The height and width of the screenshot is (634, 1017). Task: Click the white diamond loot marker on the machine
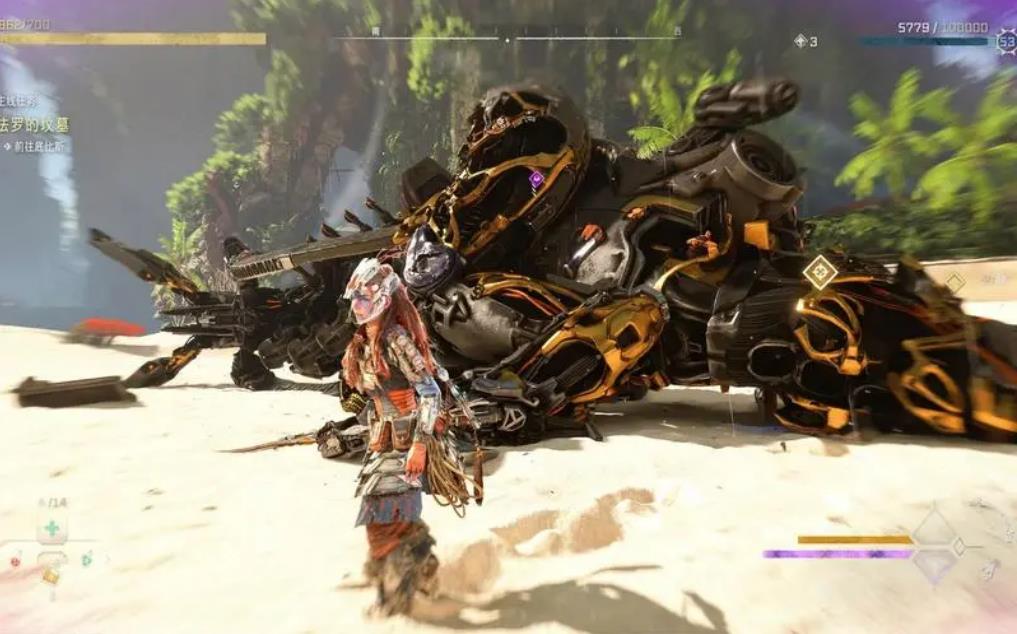821,271
